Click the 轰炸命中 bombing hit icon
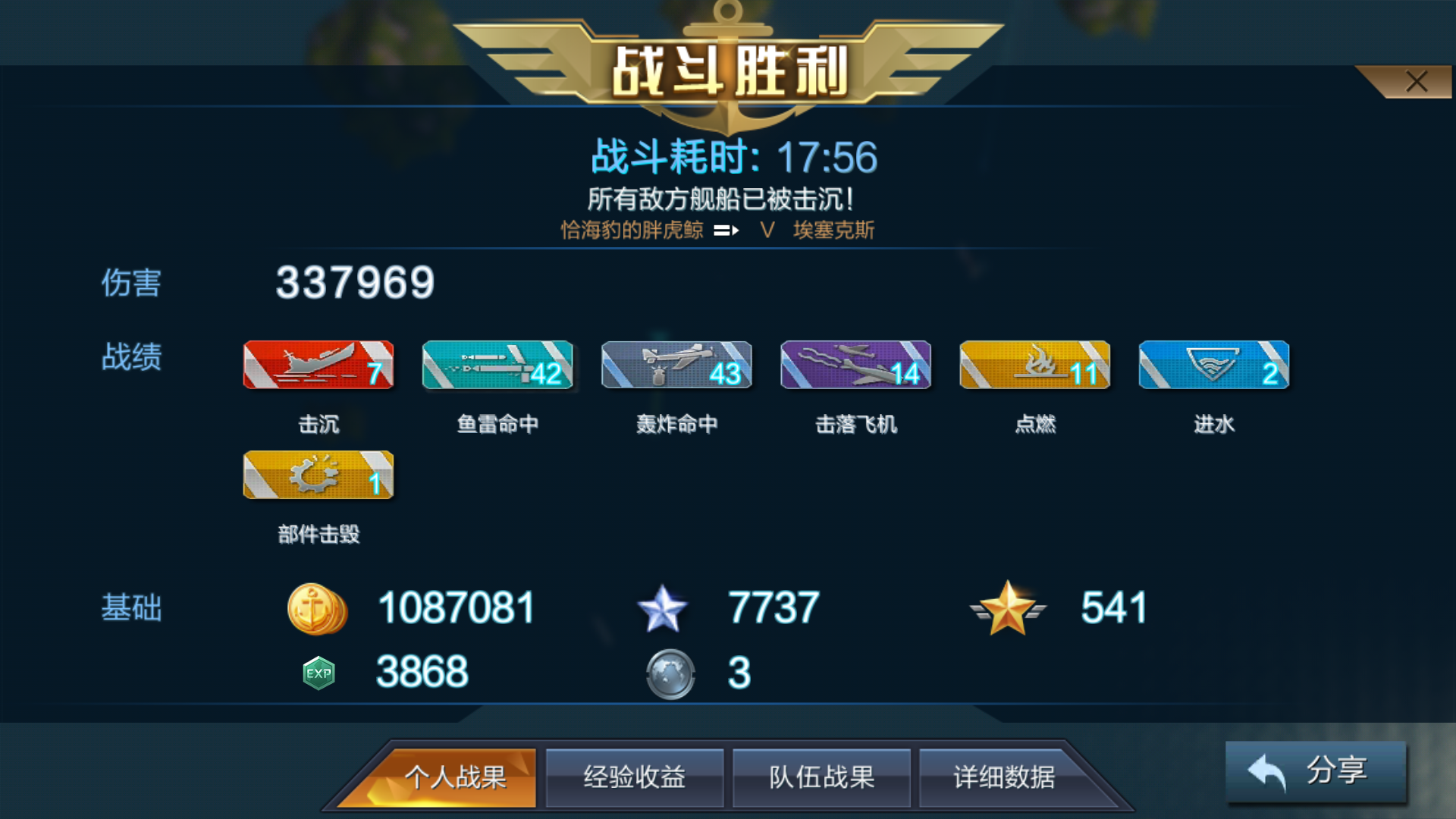The width and height of the screenshot is (1456, 819). 676,366
